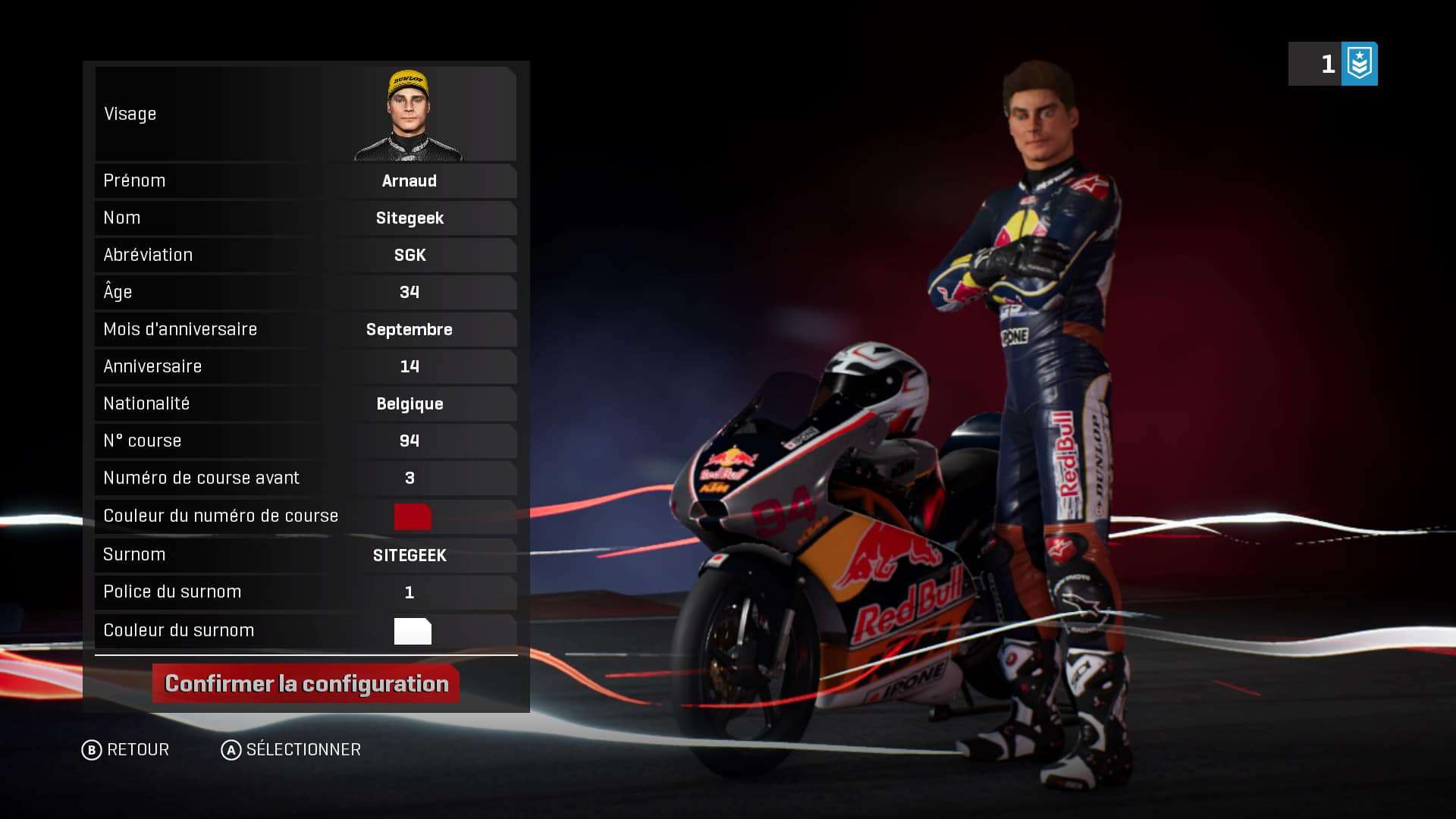Choose the Nationalité row showing Belgique

[306, 403]
